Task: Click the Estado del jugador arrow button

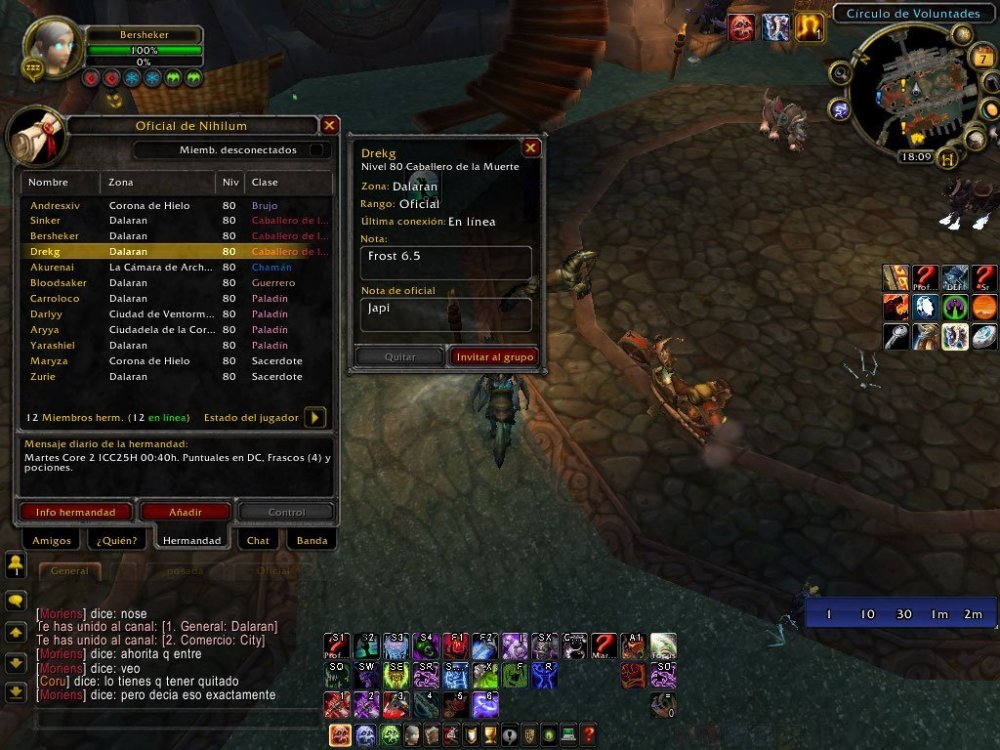Action: 314,417
